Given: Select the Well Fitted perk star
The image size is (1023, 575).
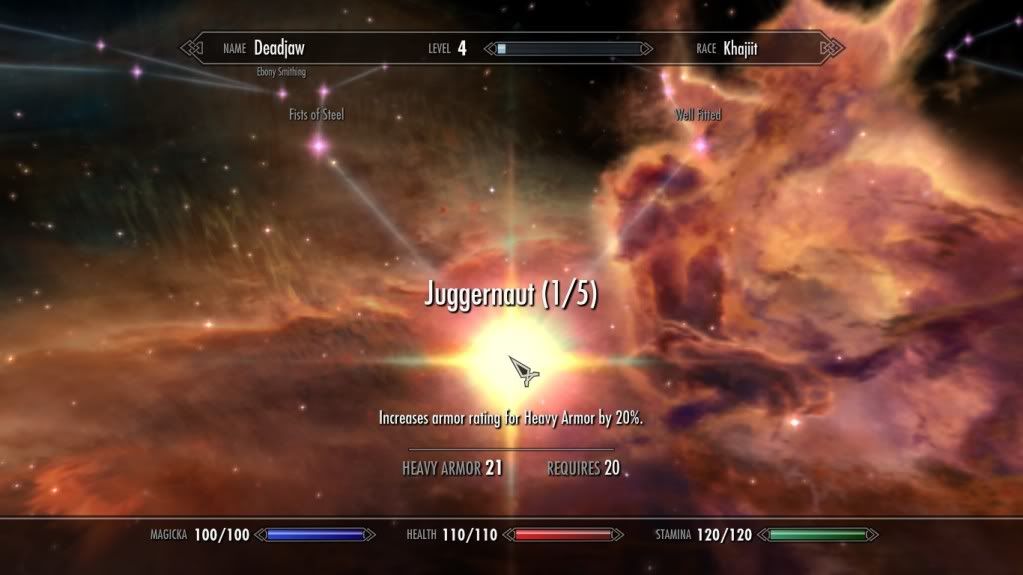Looking at the screenshot, I should tap(700, 145).
